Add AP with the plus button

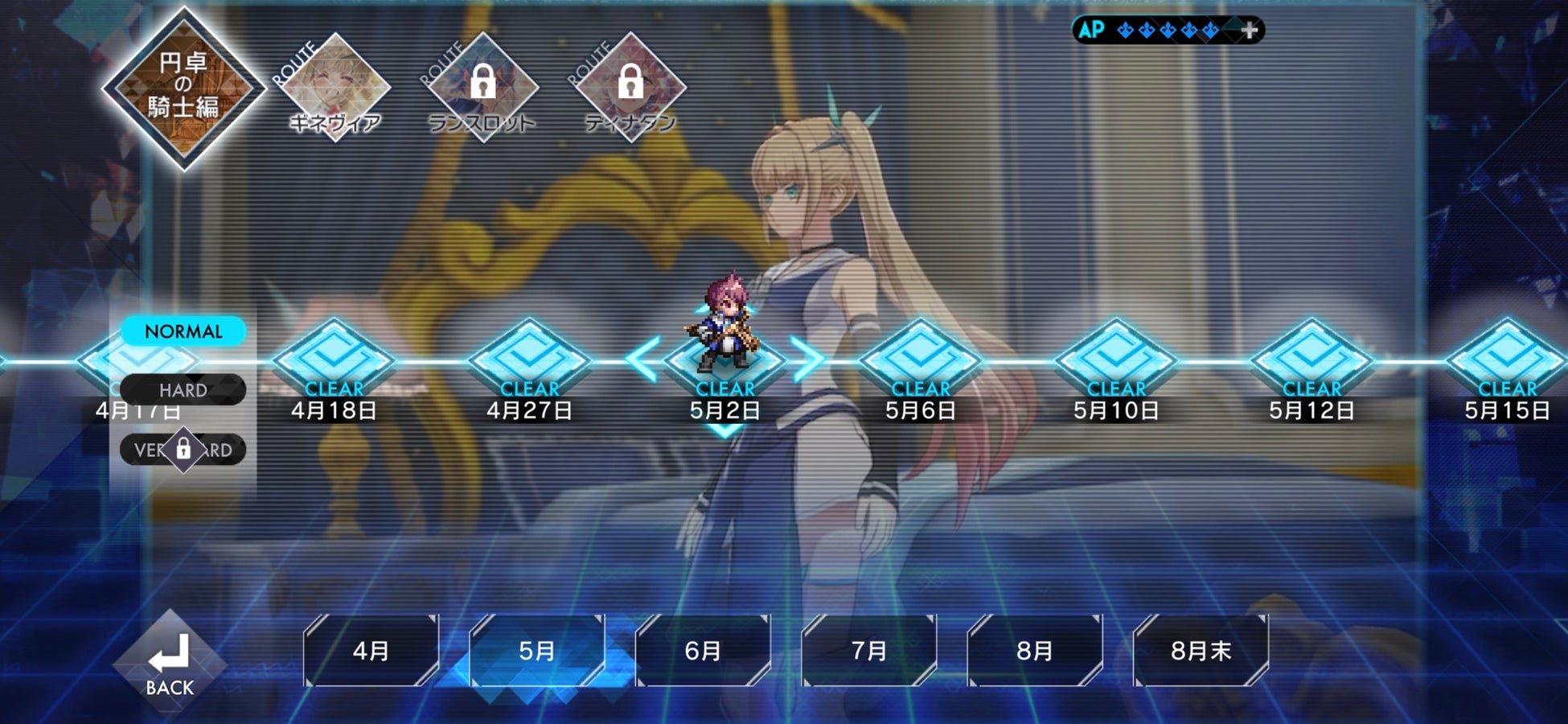pos(1249,31)
